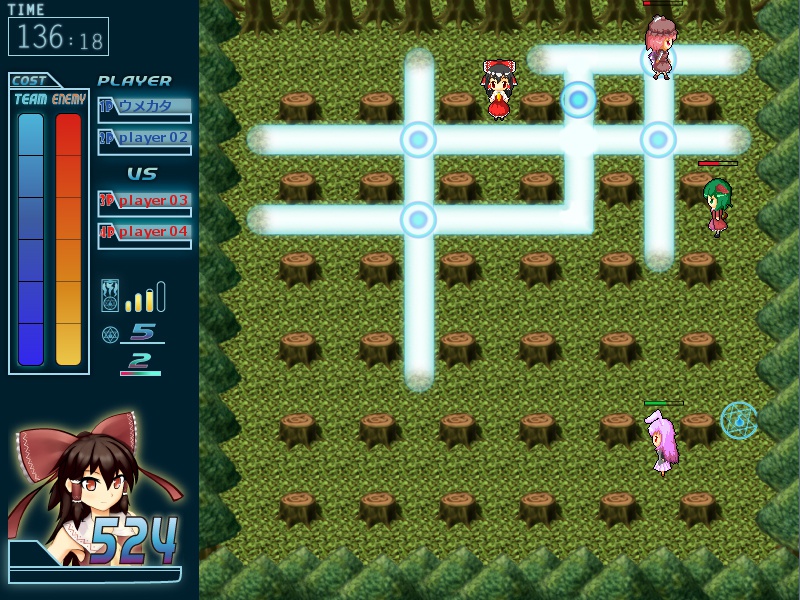The width and height of the screenshot is (800, 600).
Task: Choose the 3P player03 enemy entry
Action: tap(144, 200)
